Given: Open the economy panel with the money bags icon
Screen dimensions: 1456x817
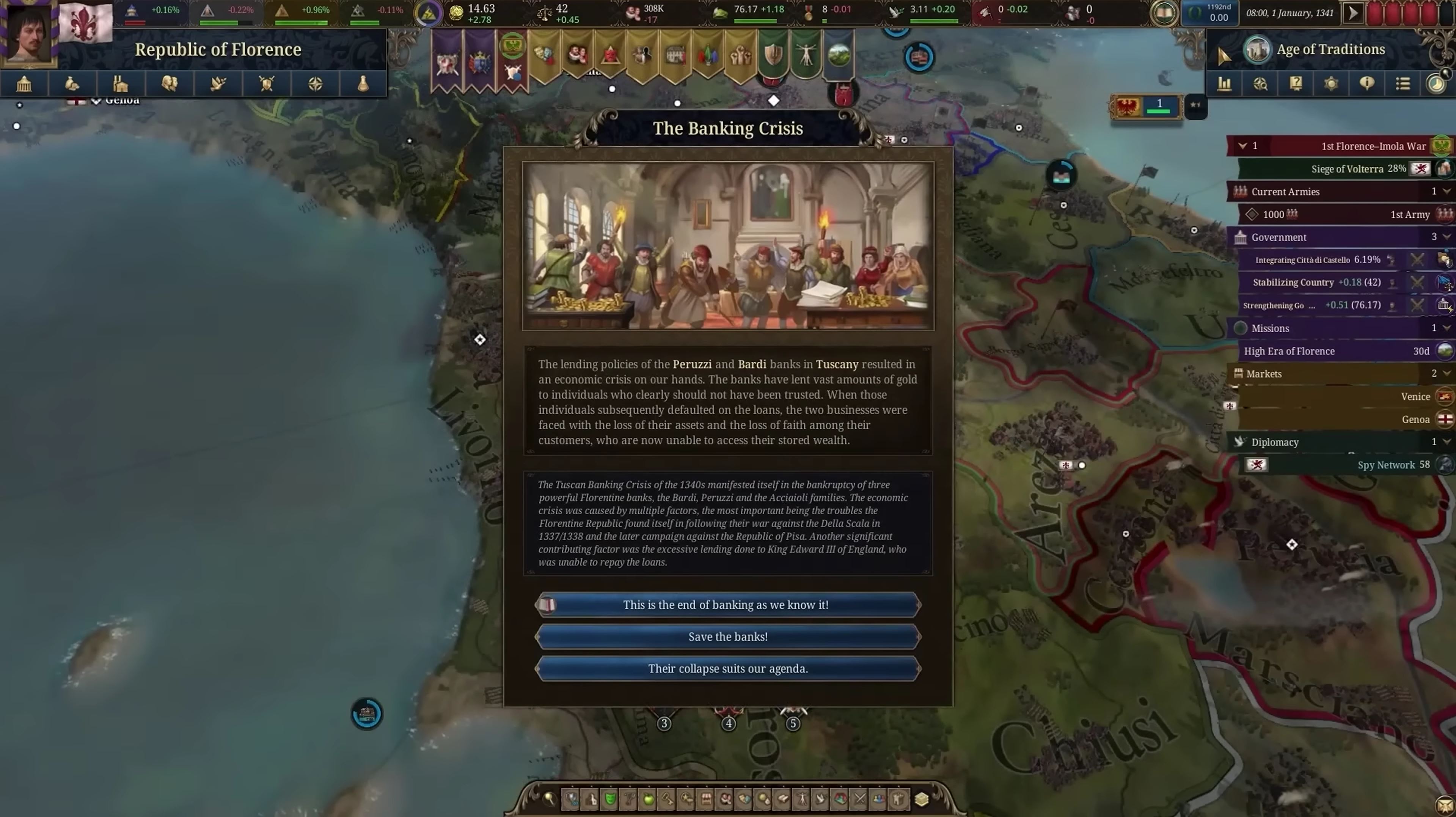Looking at the screenshot, I should pyautogui.click(x=72, y=84).
